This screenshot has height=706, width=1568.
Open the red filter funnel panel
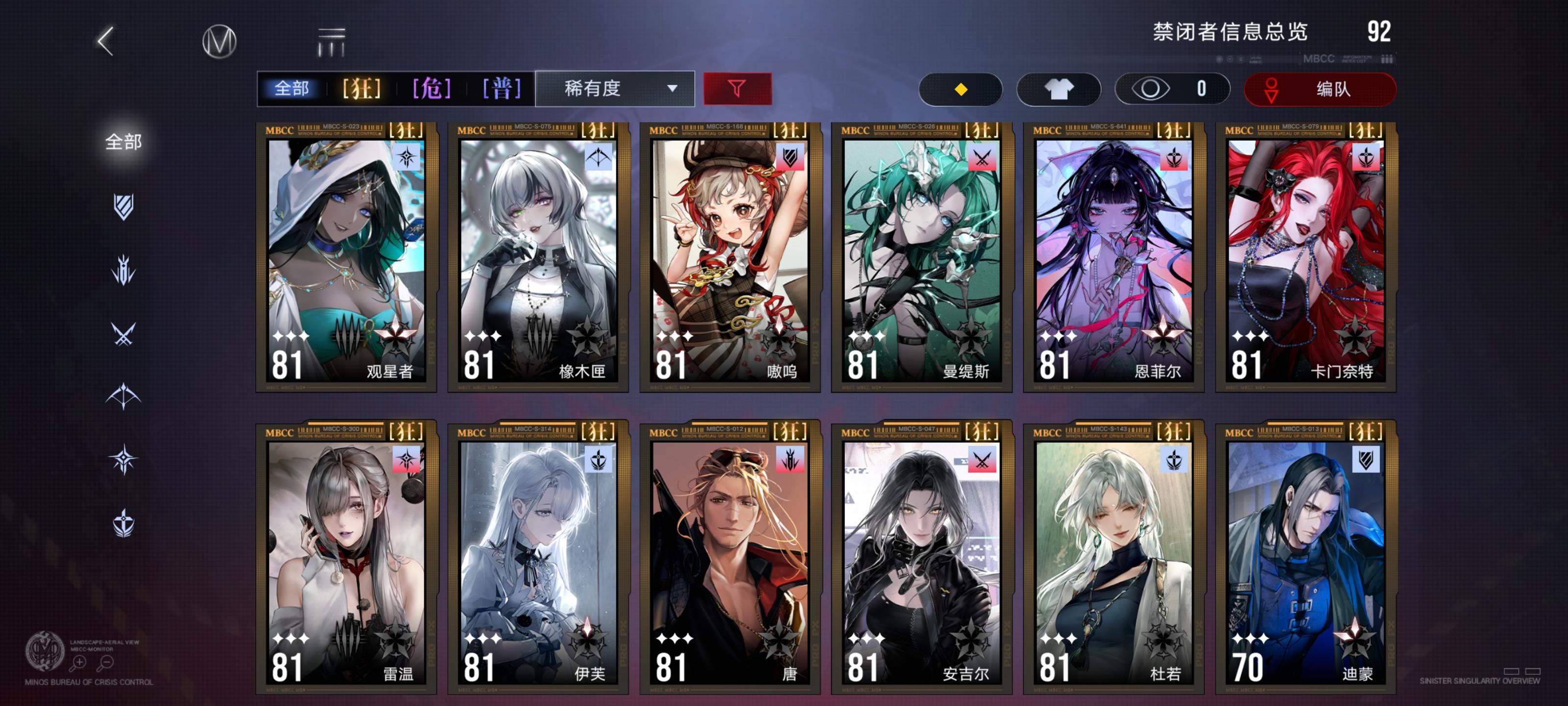point(737,89)
